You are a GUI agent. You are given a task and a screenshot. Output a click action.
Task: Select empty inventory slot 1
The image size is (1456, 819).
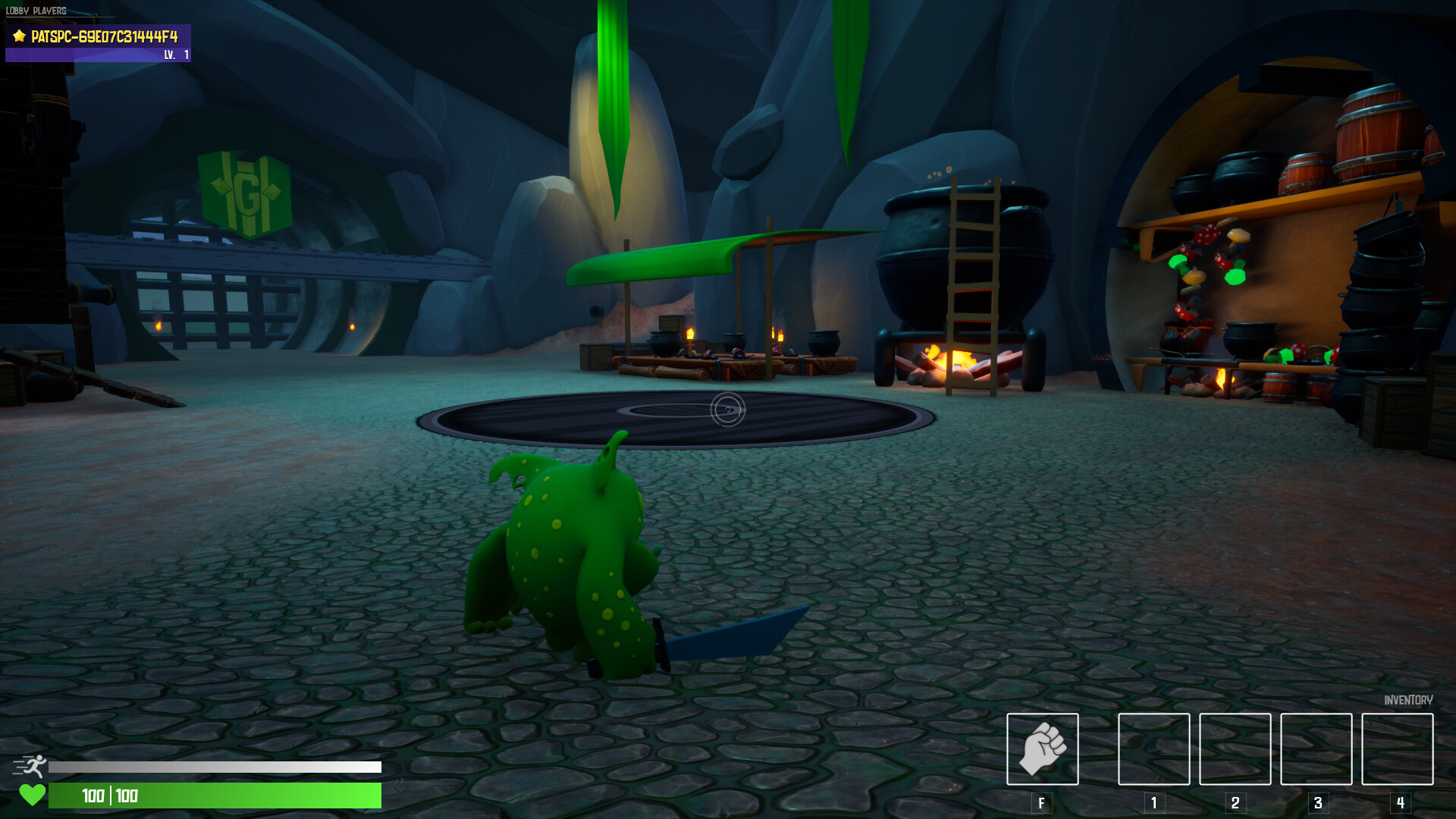(1153, 749)
